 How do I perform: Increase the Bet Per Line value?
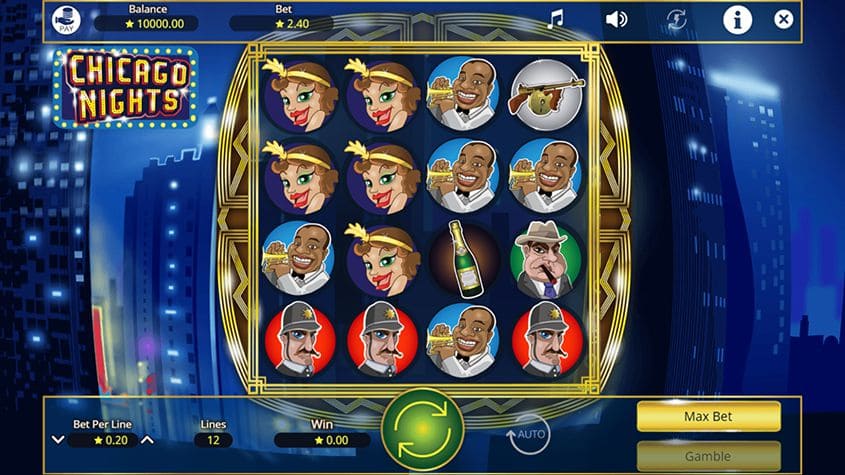[x=147, y=440]
